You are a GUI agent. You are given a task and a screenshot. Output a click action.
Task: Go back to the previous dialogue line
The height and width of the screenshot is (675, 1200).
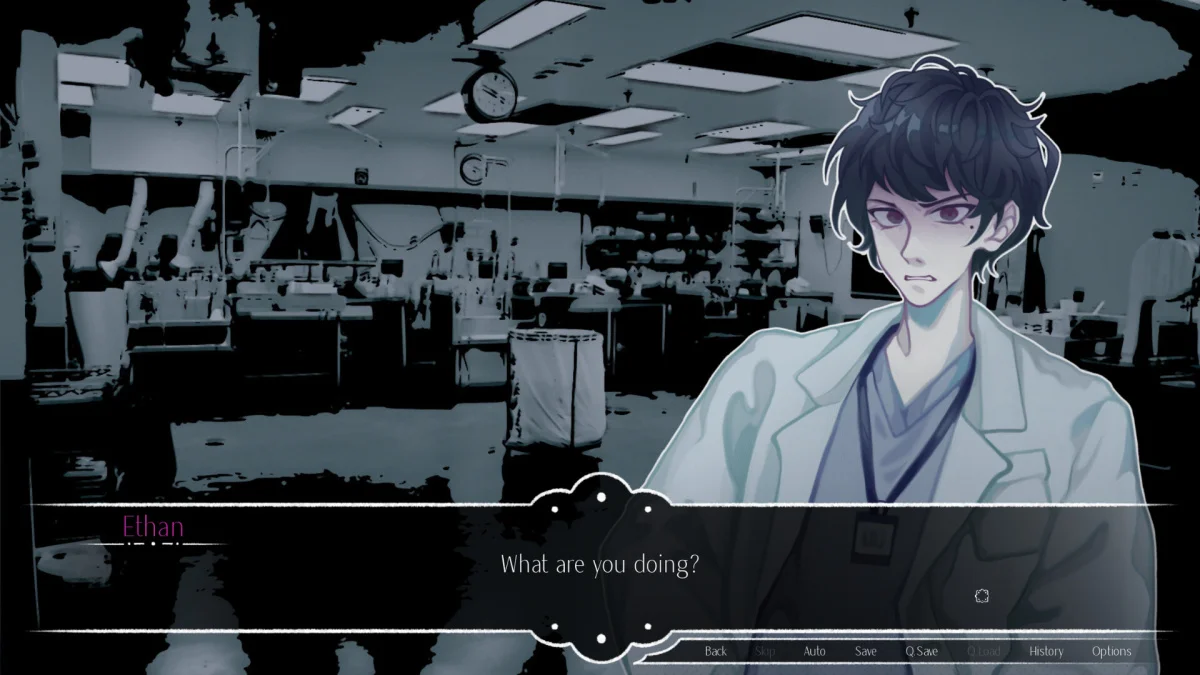pos(716,651)
